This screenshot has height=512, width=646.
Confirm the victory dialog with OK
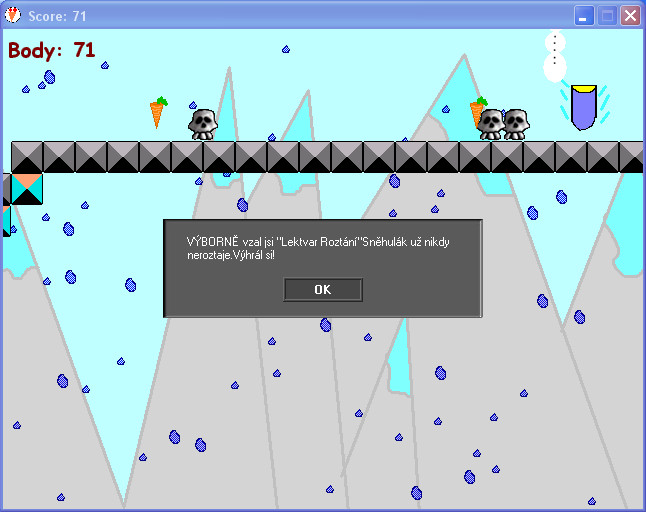pyautogui.click(x=322, y=290)
